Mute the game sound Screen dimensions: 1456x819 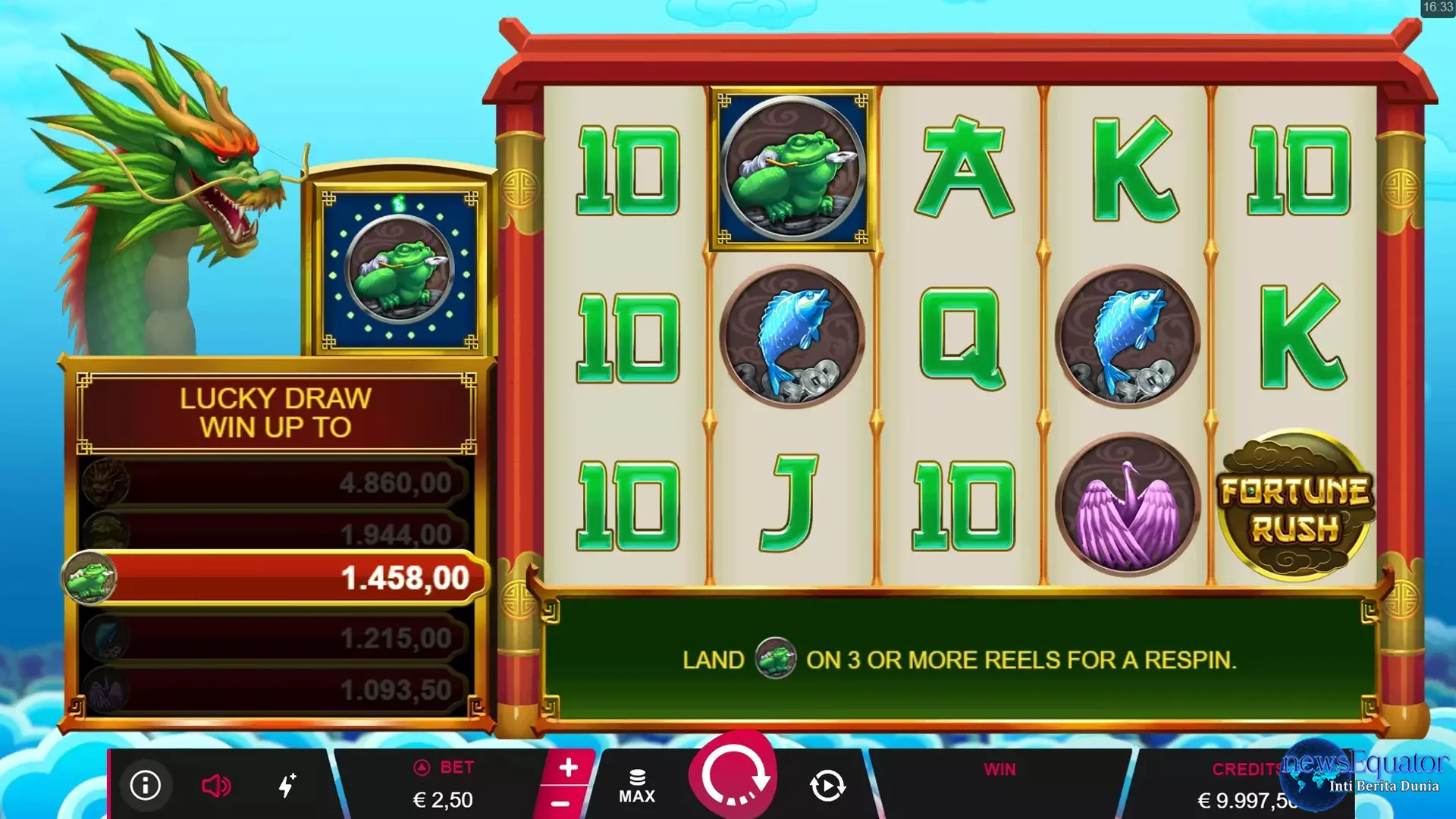pos(217,786)
